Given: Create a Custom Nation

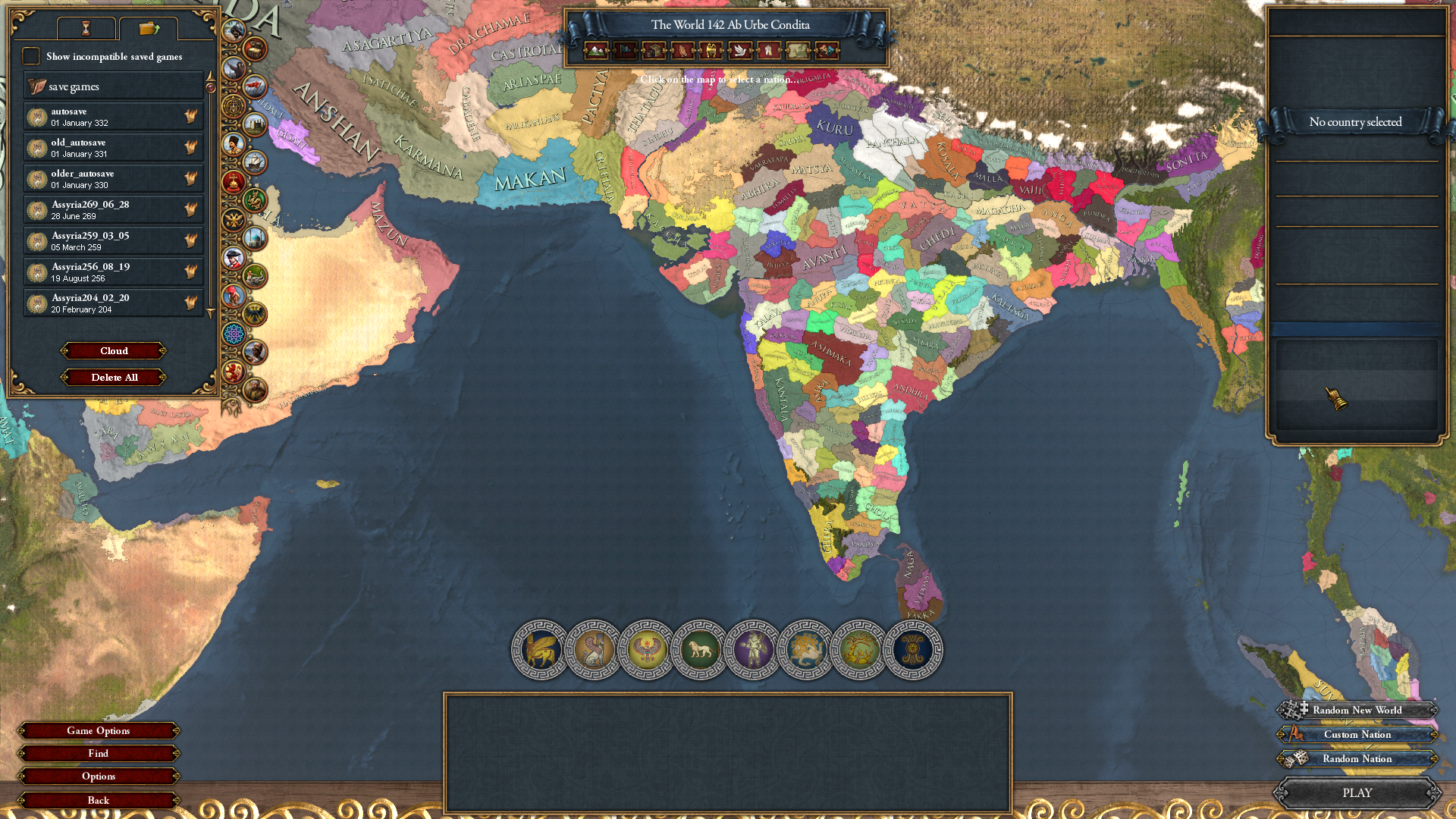Looking at the screenshot, I should point(1357,735).
